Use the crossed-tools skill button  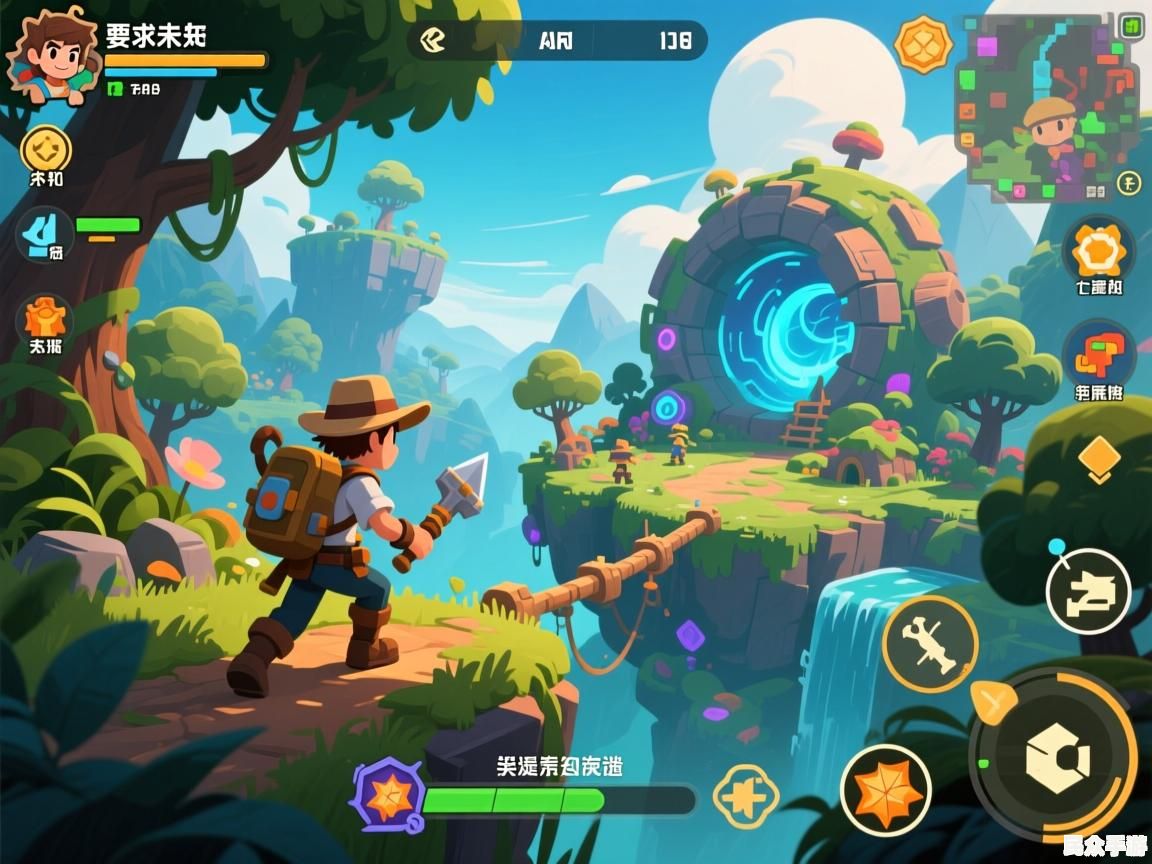[x=930, y=643]
